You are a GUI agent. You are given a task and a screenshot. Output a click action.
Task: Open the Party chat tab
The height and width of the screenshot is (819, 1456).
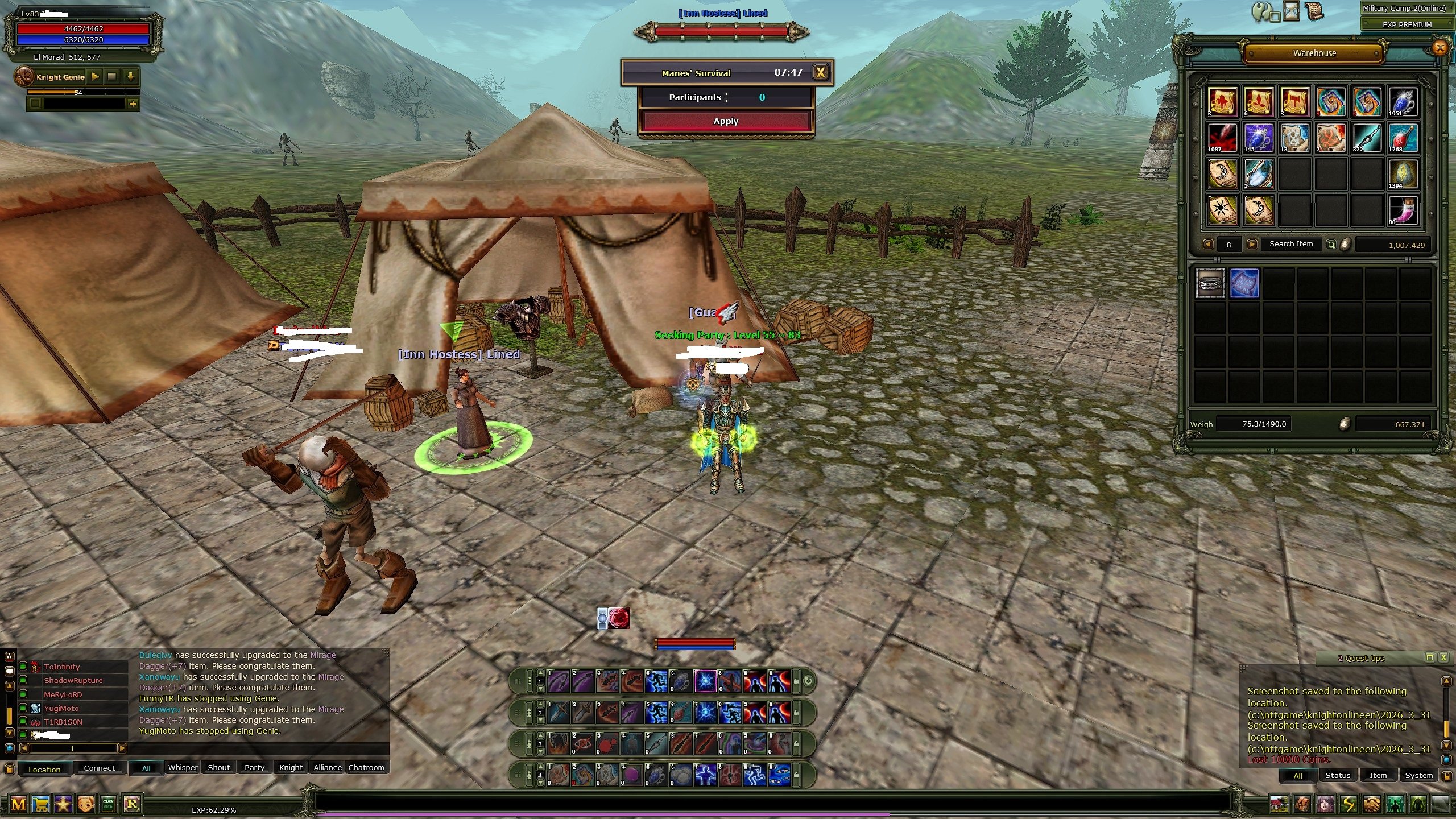(254, 768)
